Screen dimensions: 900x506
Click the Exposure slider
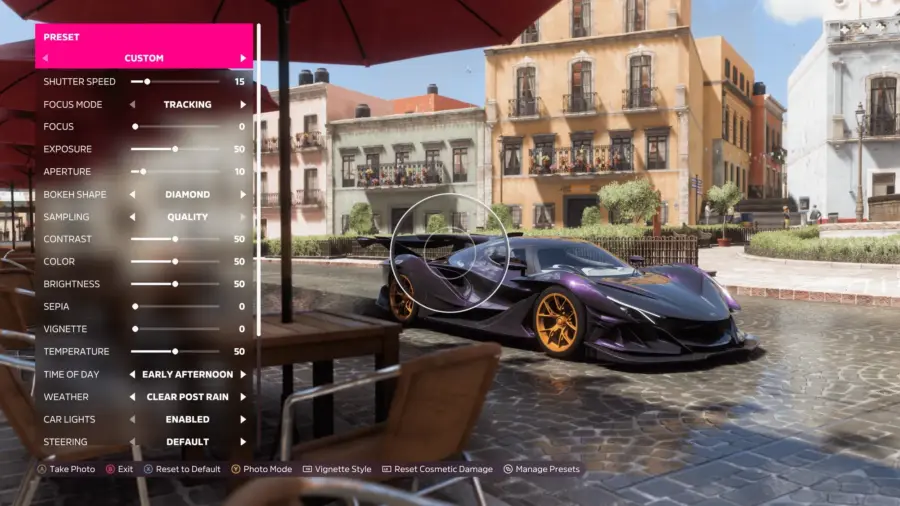tap(175, 149)
